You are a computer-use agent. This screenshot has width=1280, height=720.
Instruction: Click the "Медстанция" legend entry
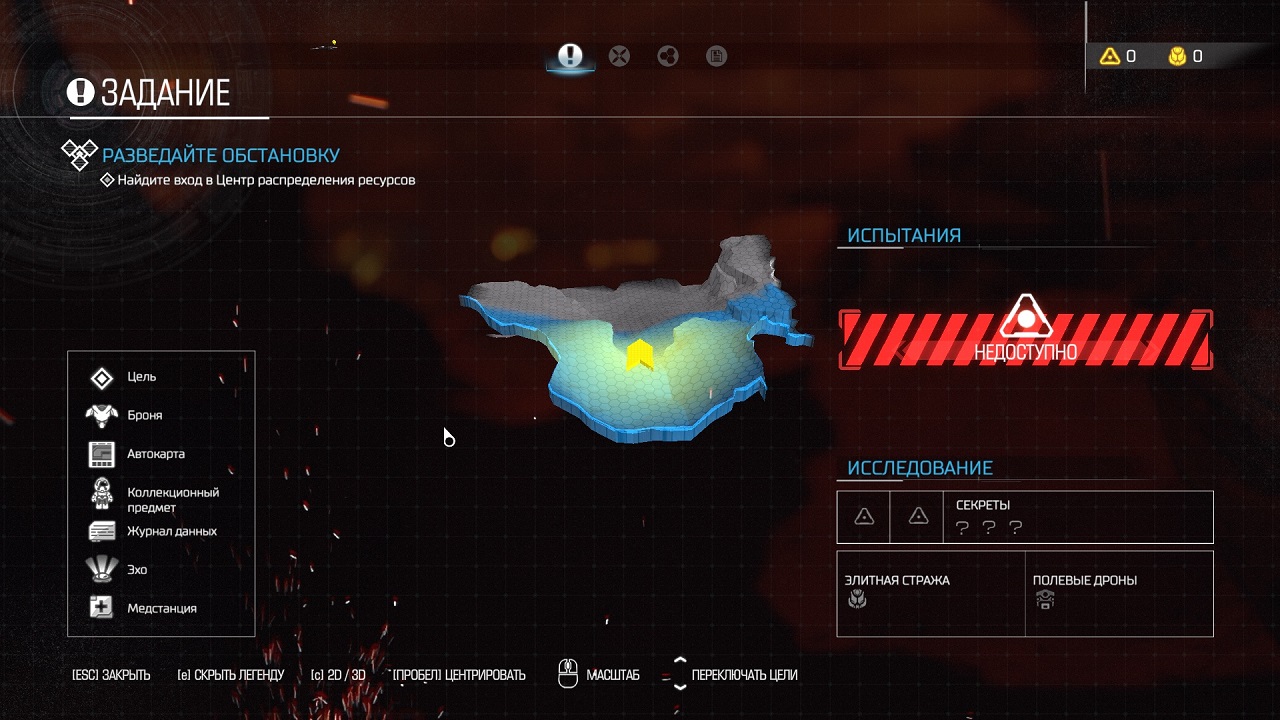[x=161, y=608]
